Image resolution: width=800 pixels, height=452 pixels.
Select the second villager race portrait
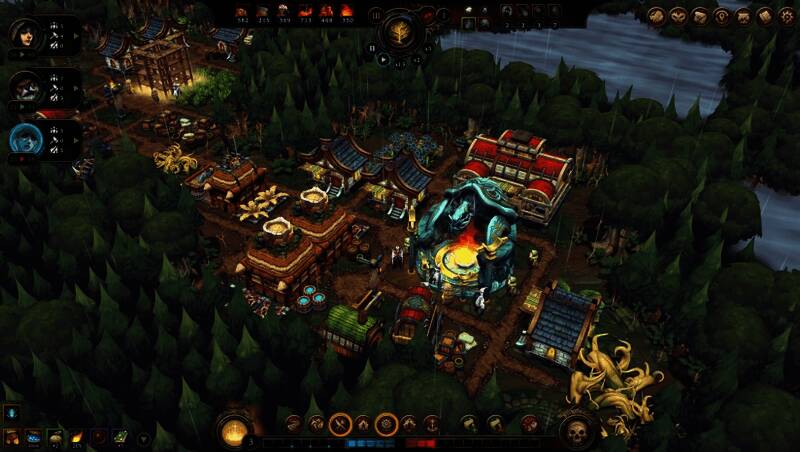tap(24, 87)
